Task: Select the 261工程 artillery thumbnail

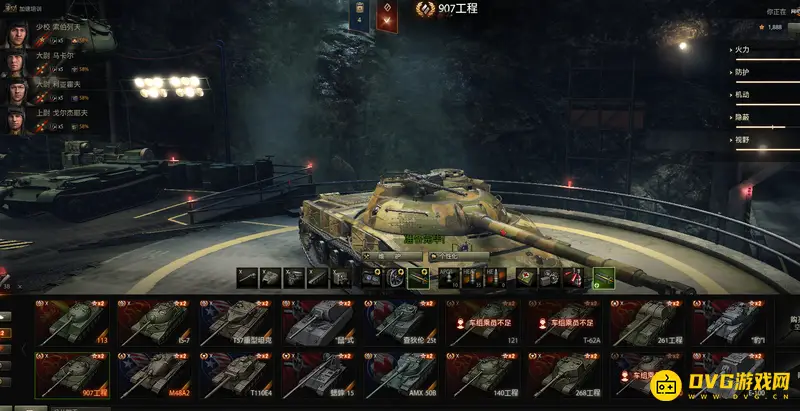Action: (x=649, y=321)
